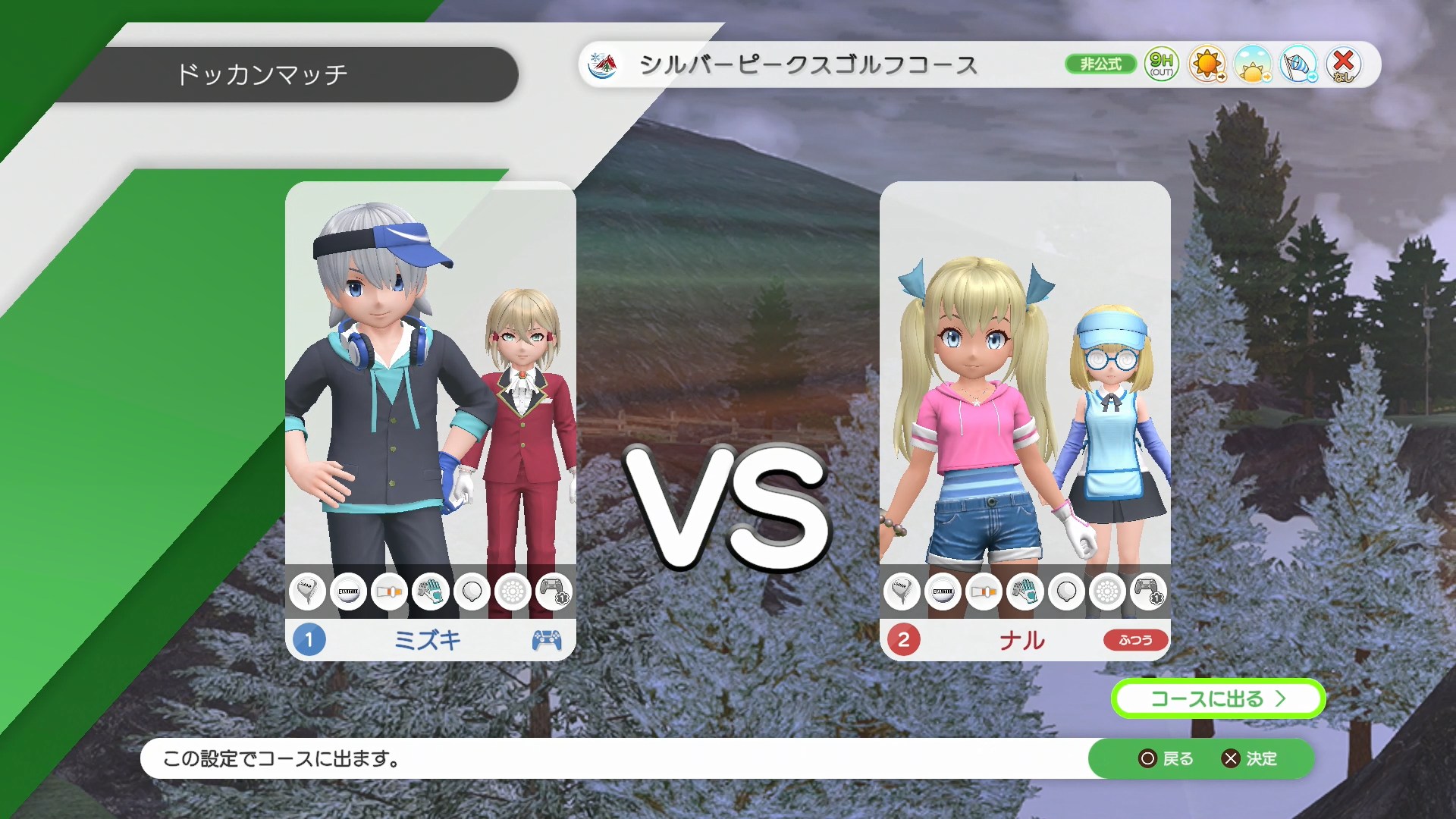1456x819 pixels.
Task: Click the time of day sunrise icon
Action: pyautogui.click(x=1254, y=65)
